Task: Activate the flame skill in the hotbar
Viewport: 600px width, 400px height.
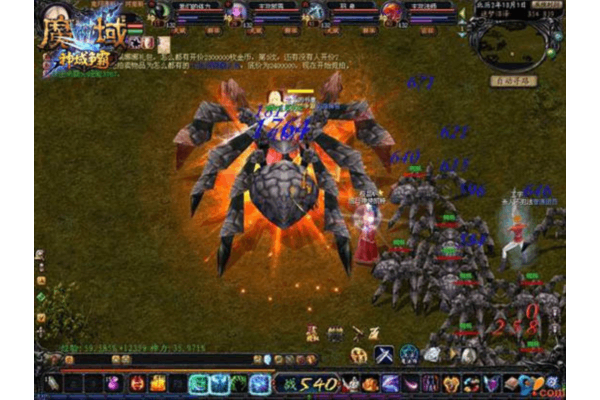Action: coord(157,383)
